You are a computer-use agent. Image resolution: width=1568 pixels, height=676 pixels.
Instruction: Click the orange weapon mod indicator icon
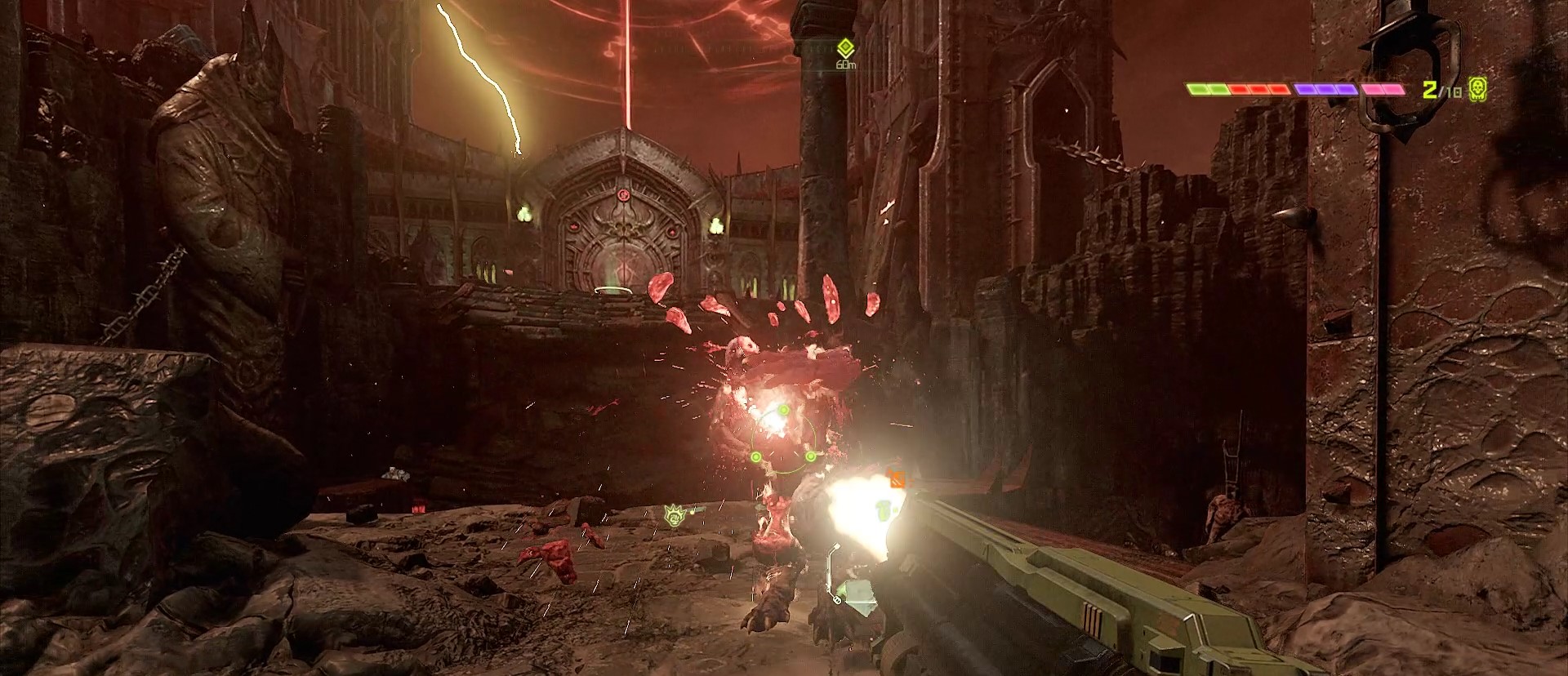click(897, 478)
